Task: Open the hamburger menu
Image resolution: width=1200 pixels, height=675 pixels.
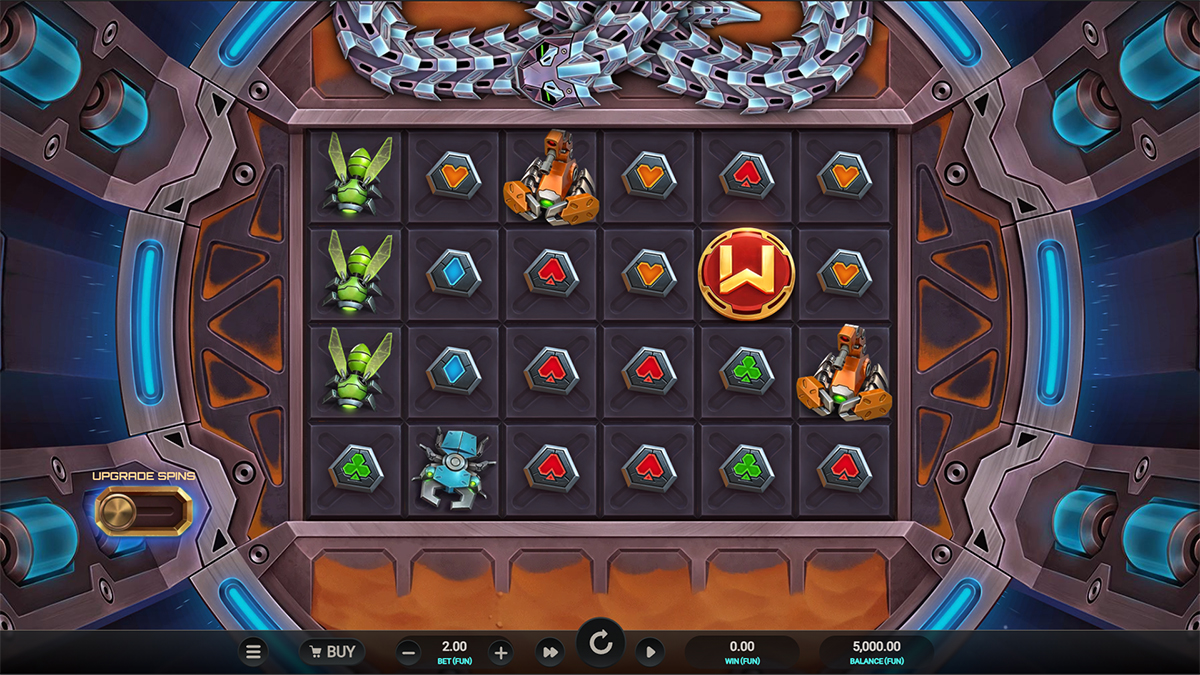Action: click(253, 652)
